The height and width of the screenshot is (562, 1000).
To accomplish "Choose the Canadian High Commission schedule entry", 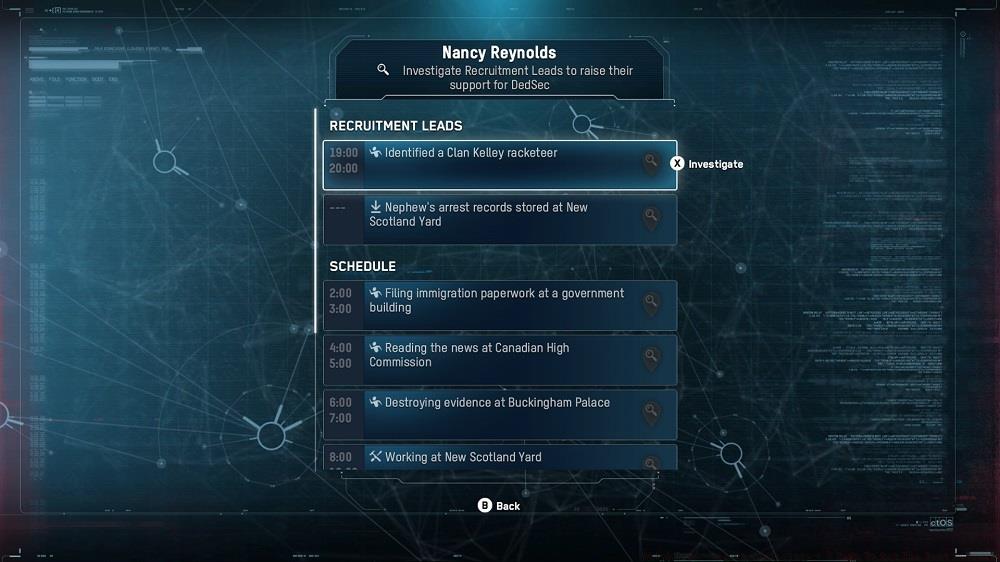I will (499, 360).
